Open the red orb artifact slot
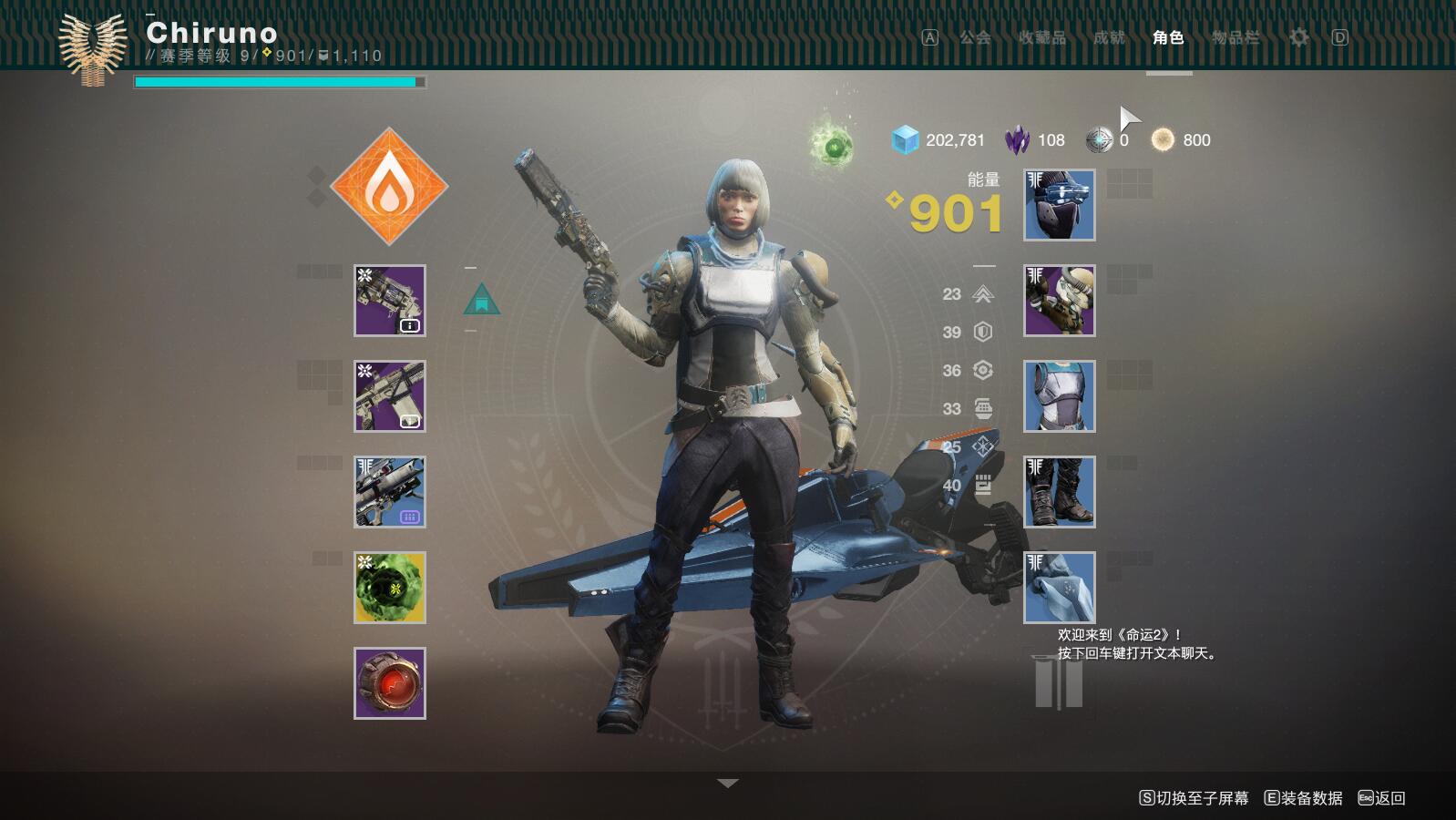The image size is (1456, 820). coord(390,683)
